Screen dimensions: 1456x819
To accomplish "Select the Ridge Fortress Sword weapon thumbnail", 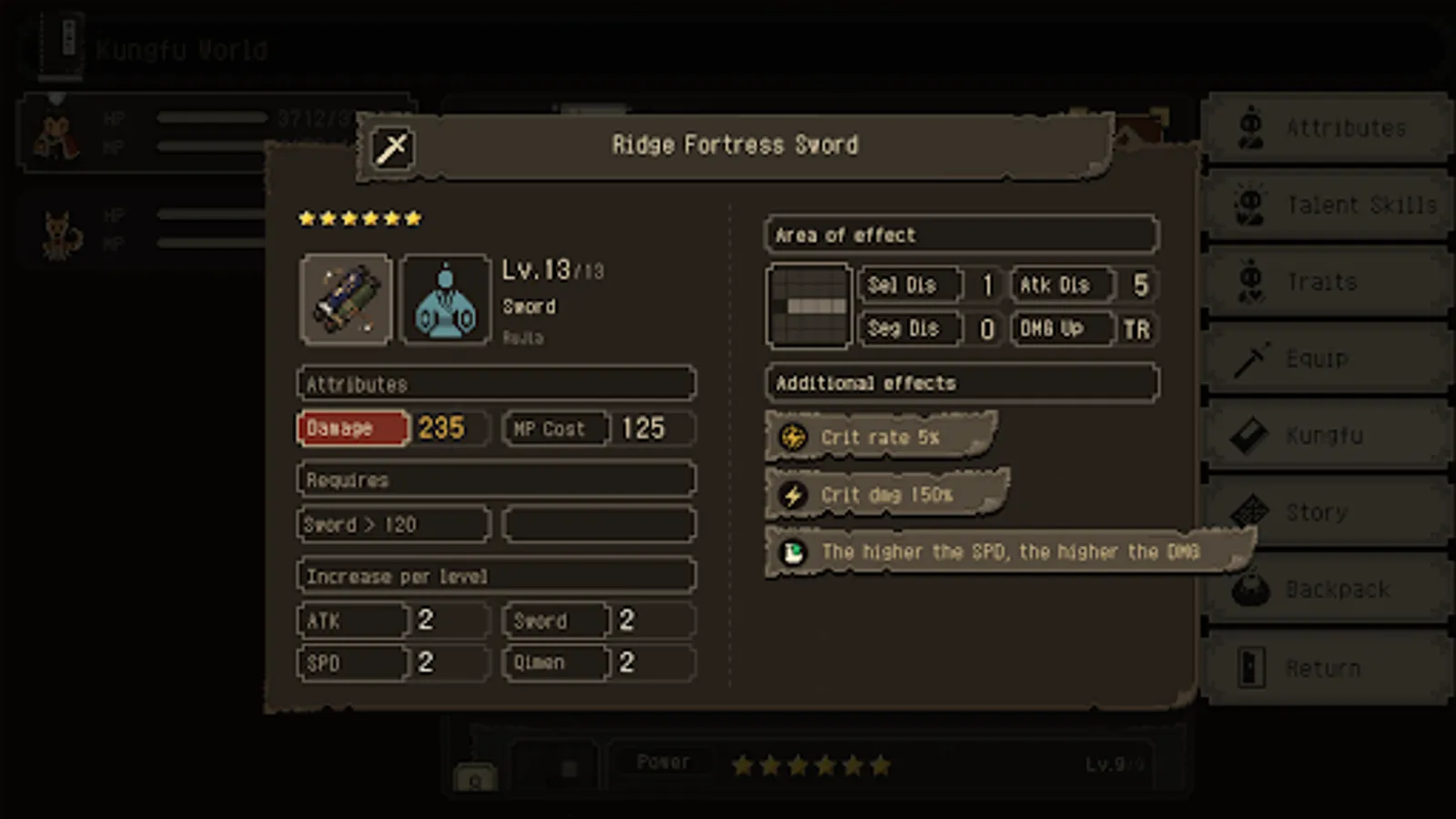I will [x=346, y=298].
